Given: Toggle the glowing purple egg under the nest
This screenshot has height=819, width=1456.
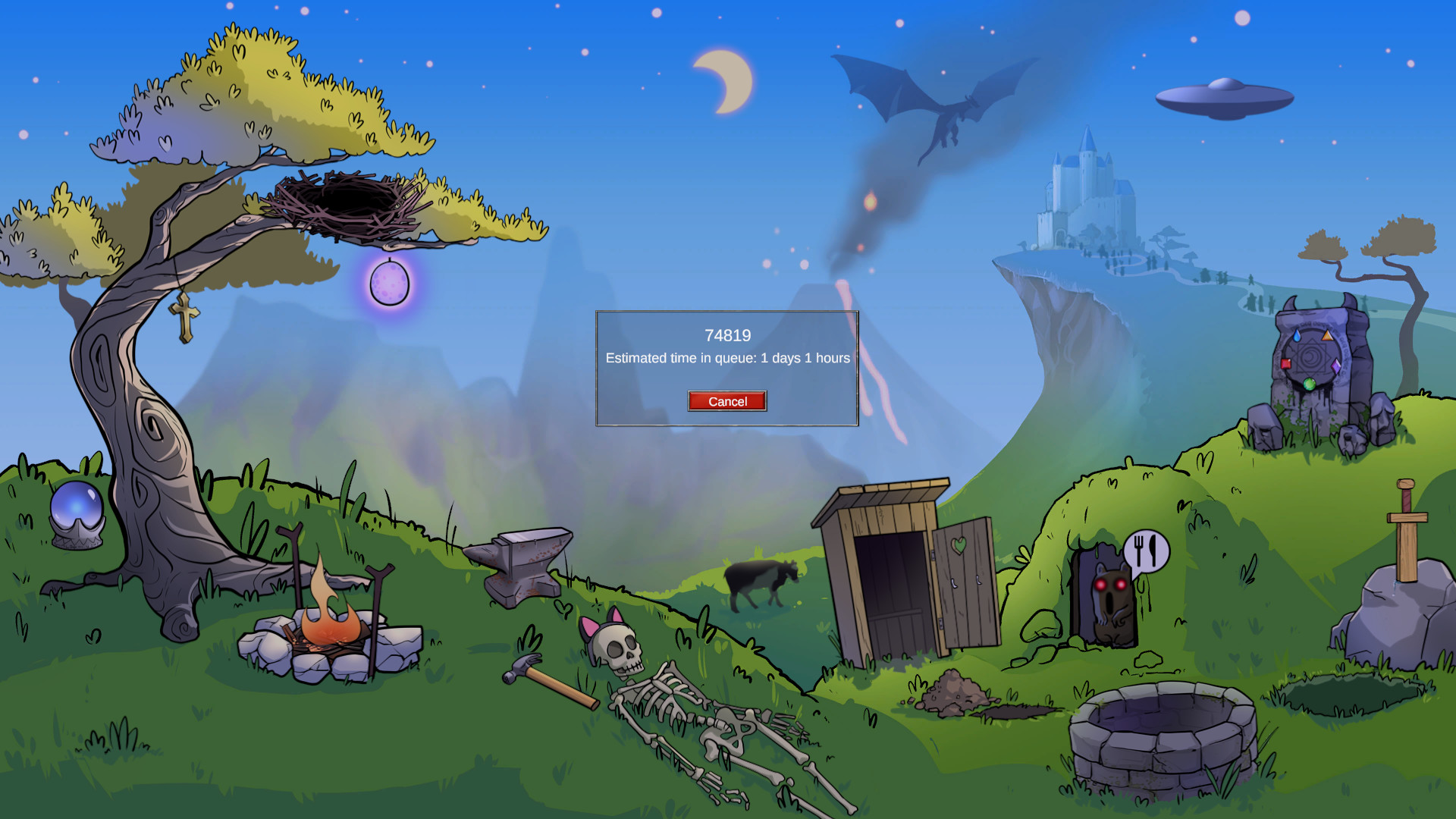Looking at the screenshot, I should tap(390, 284).
